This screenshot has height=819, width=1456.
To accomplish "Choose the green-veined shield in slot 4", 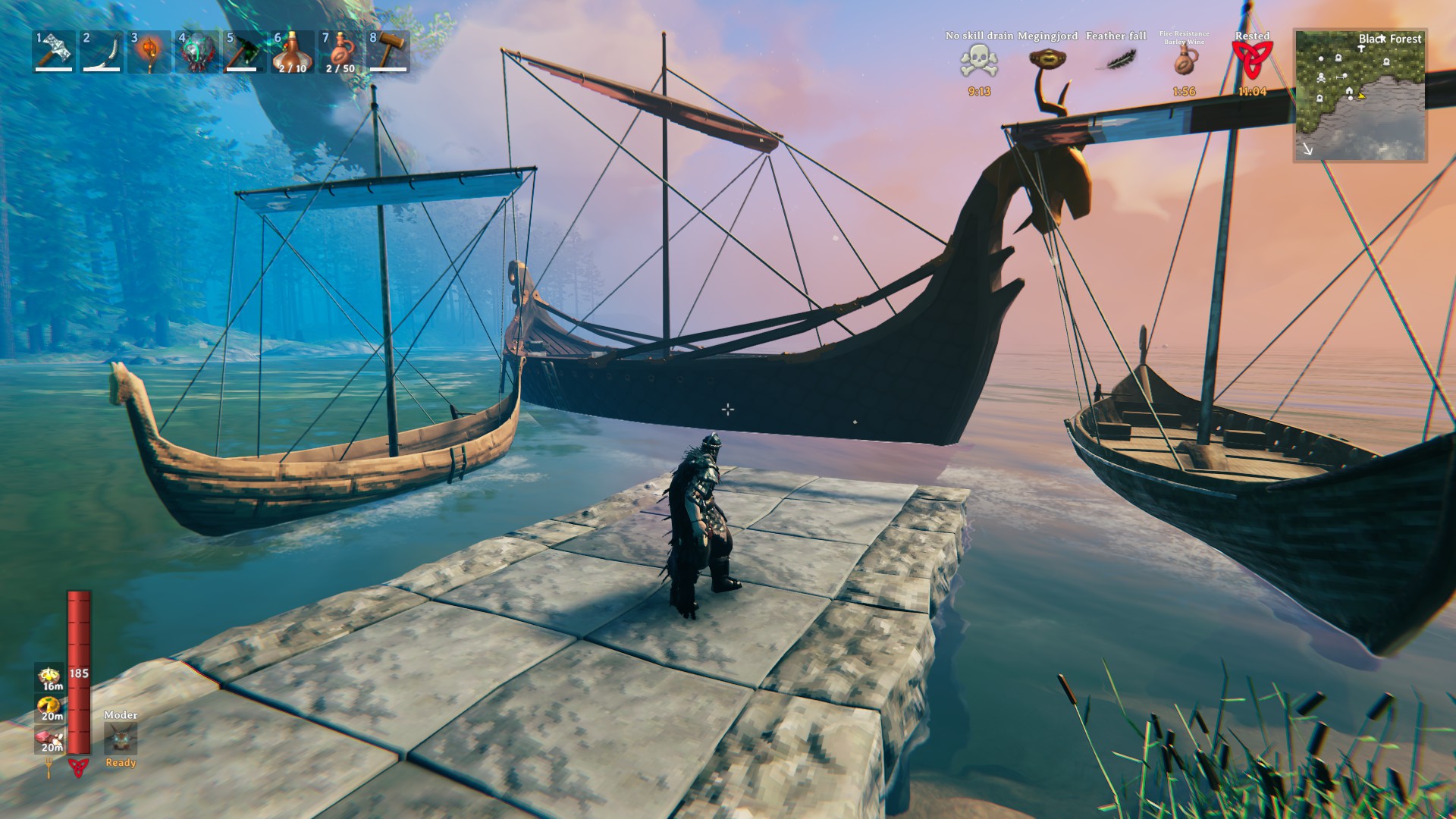I will pos(196,52).
